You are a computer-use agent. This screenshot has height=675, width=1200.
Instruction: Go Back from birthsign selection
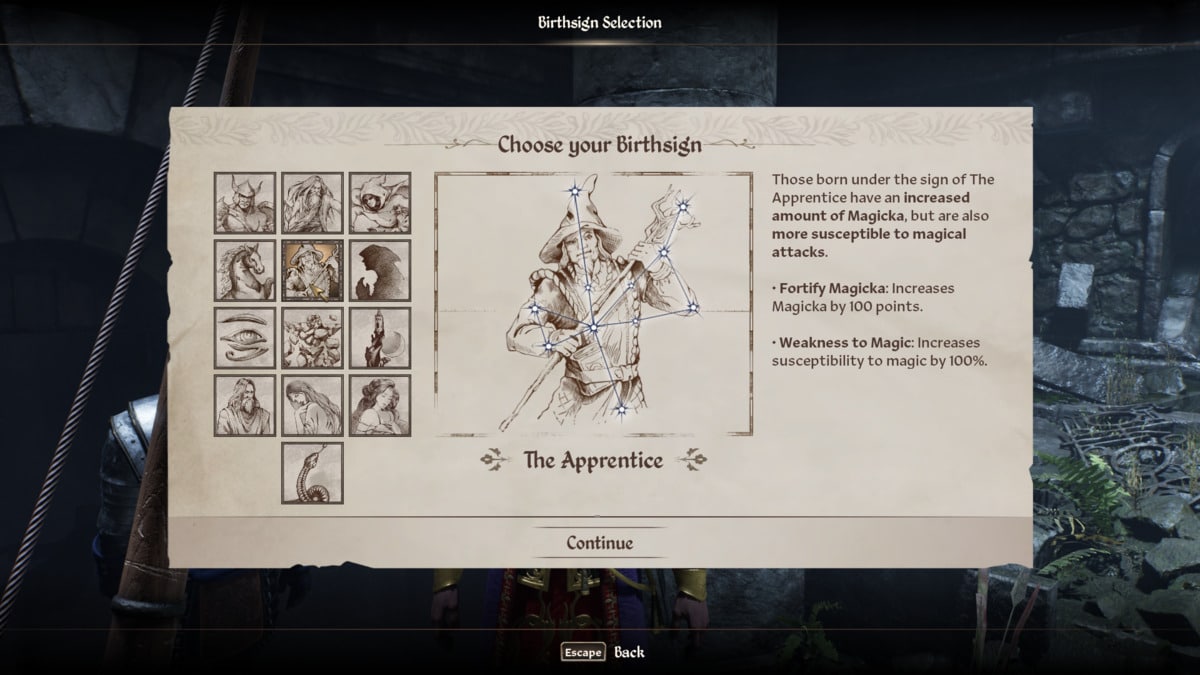tap(603, 652)
